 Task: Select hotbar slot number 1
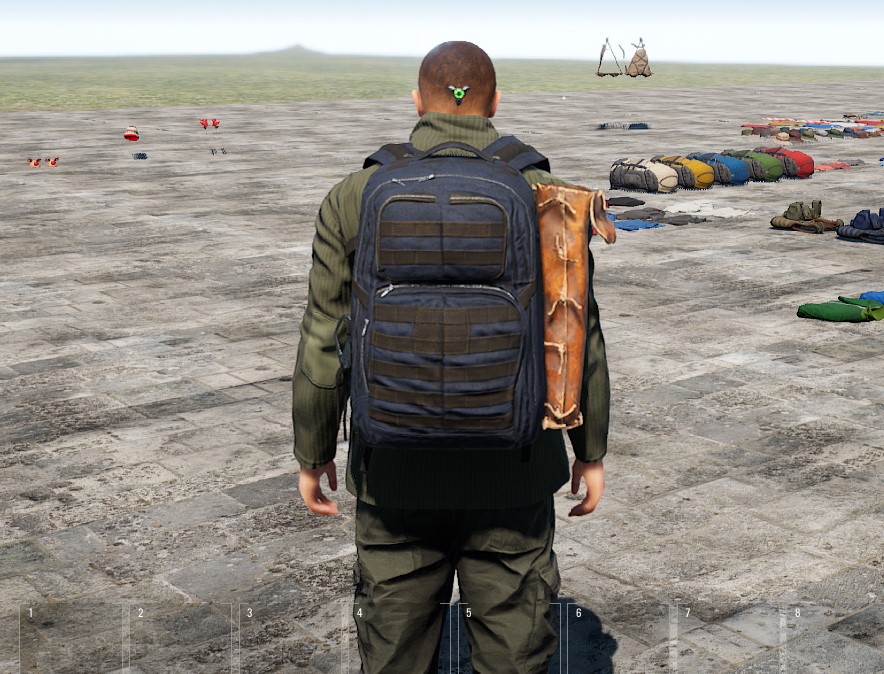pos(72,640)
